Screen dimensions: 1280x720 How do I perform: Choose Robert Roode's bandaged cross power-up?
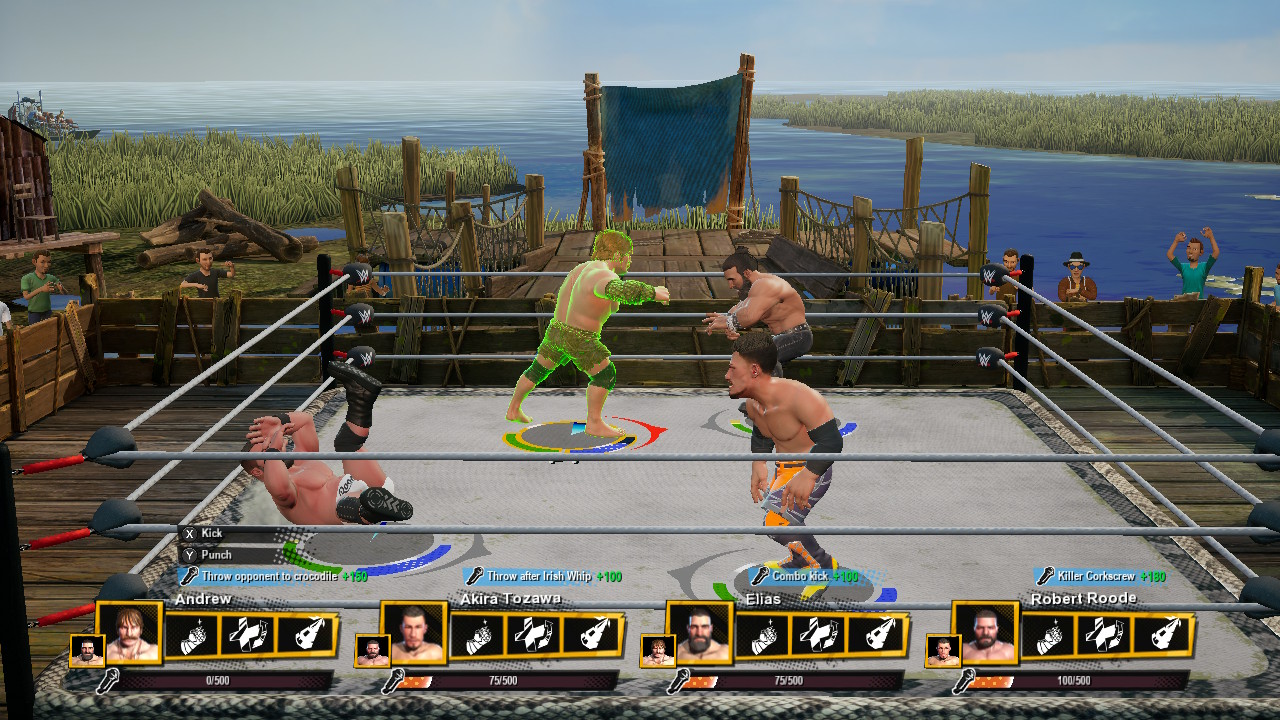tap(1104, 636)
